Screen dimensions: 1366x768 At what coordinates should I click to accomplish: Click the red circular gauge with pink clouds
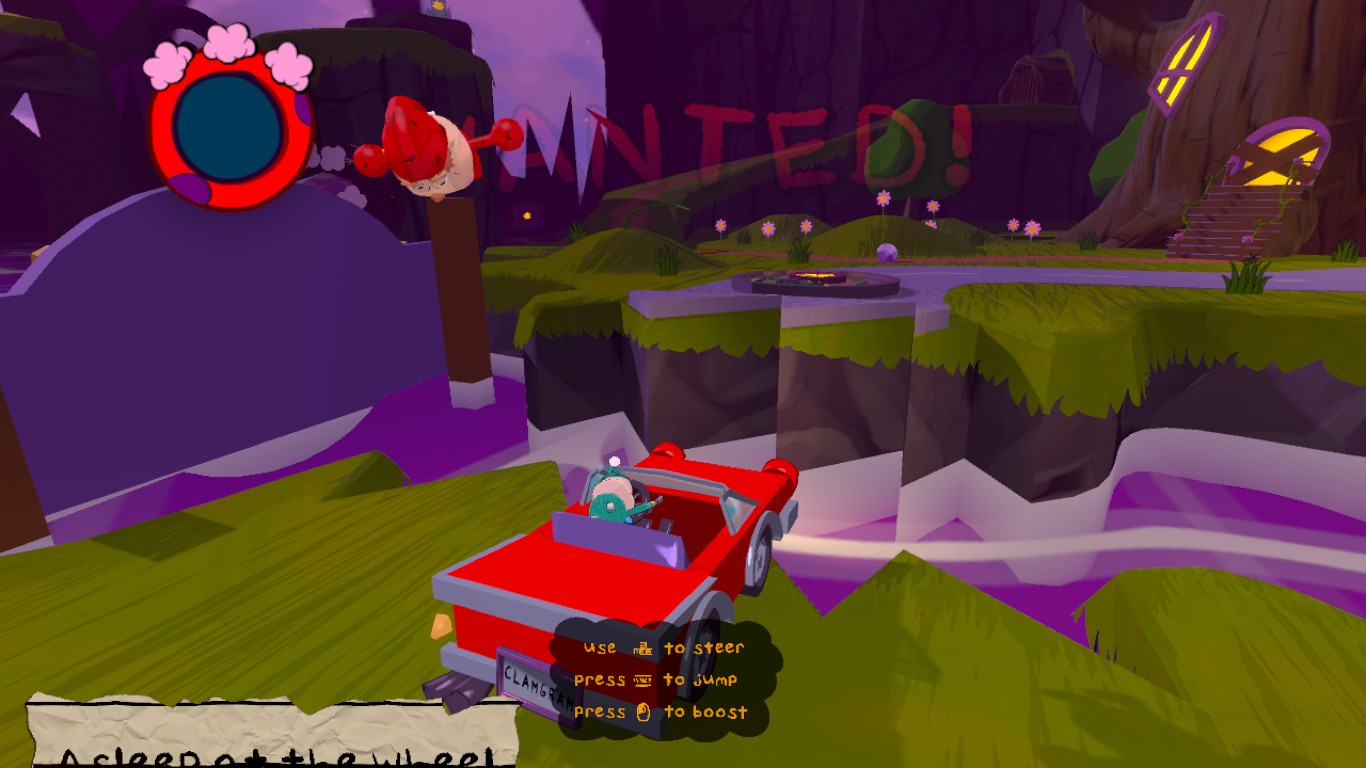coord(229,125)
